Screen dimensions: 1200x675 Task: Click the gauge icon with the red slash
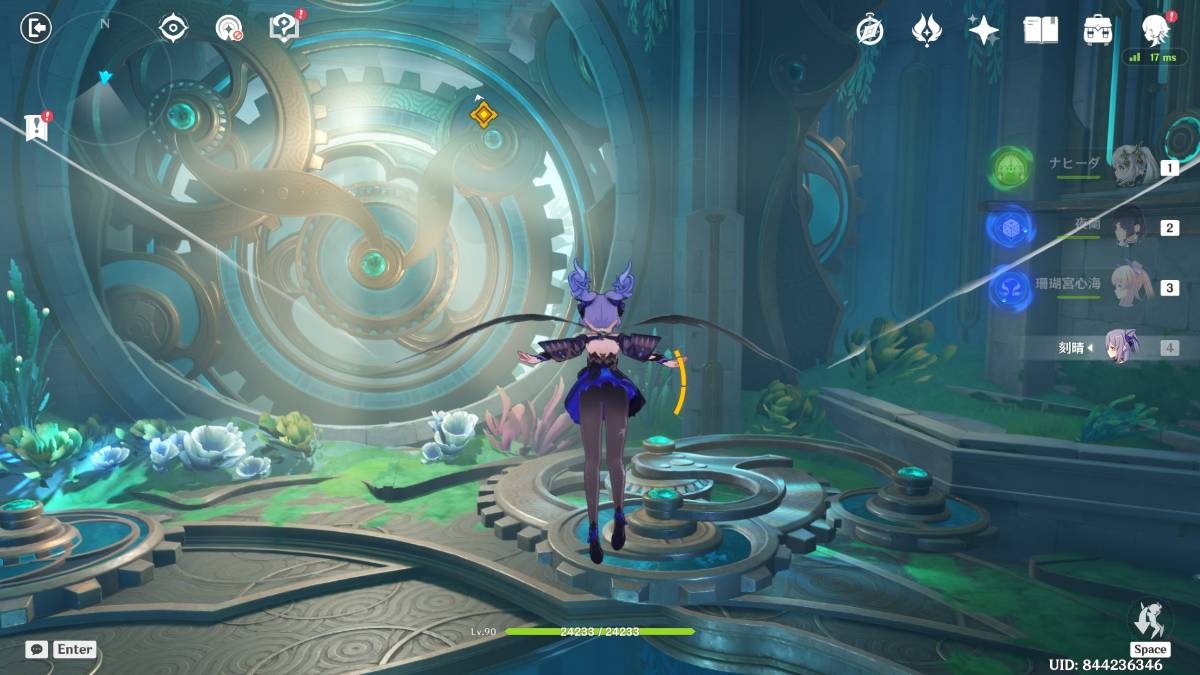[x=229, y=28]
